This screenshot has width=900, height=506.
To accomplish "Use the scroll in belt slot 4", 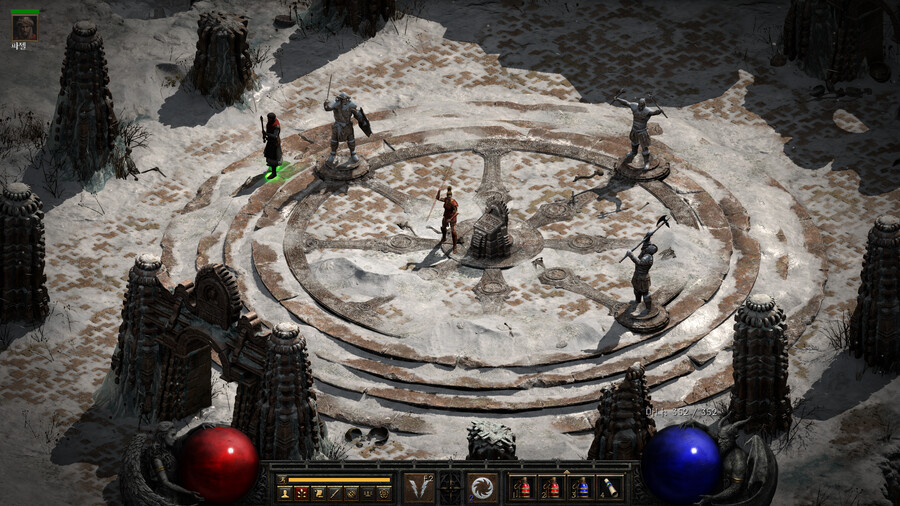I will click(x=609, y=488).
